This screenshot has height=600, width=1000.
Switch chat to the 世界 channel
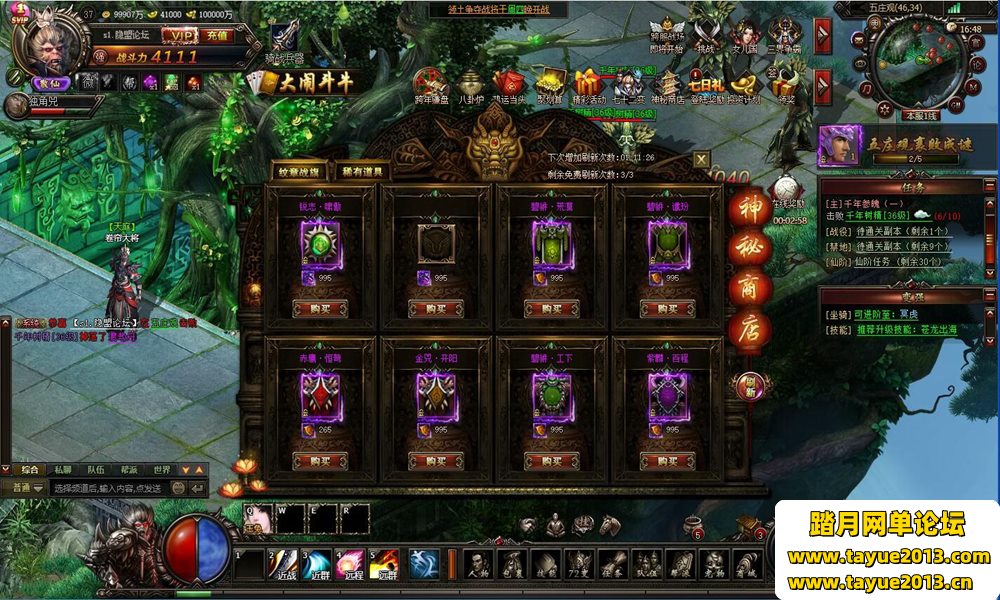[161, 469]
